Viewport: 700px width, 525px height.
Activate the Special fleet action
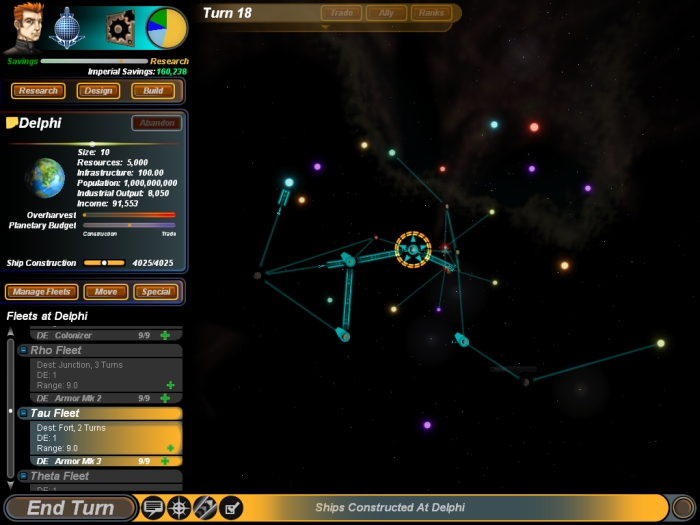(156, 292)
